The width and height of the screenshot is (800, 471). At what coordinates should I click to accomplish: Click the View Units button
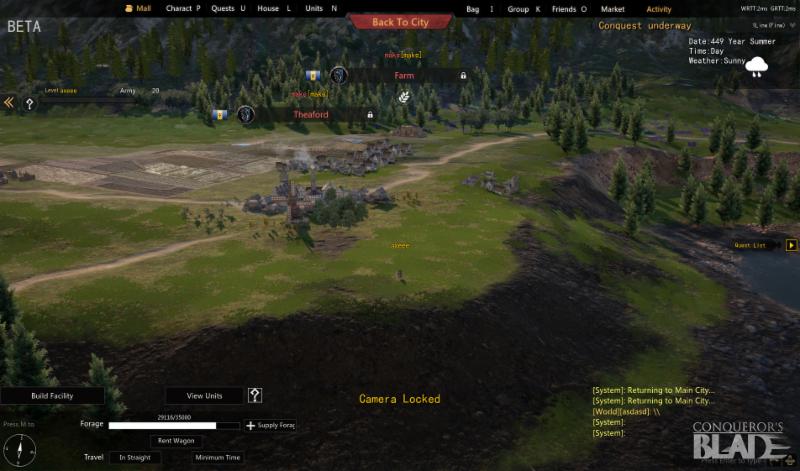(x=206, y=396)
